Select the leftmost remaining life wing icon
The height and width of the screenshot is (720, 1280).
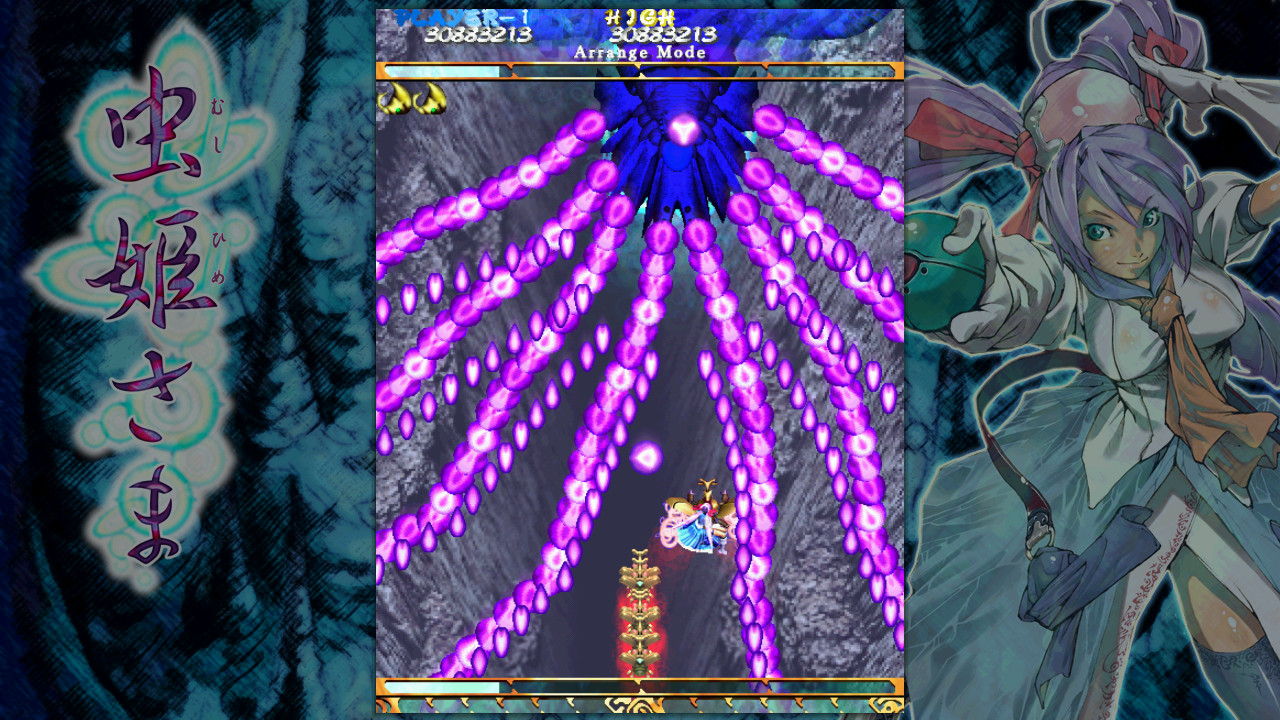[x=393, y=98]
